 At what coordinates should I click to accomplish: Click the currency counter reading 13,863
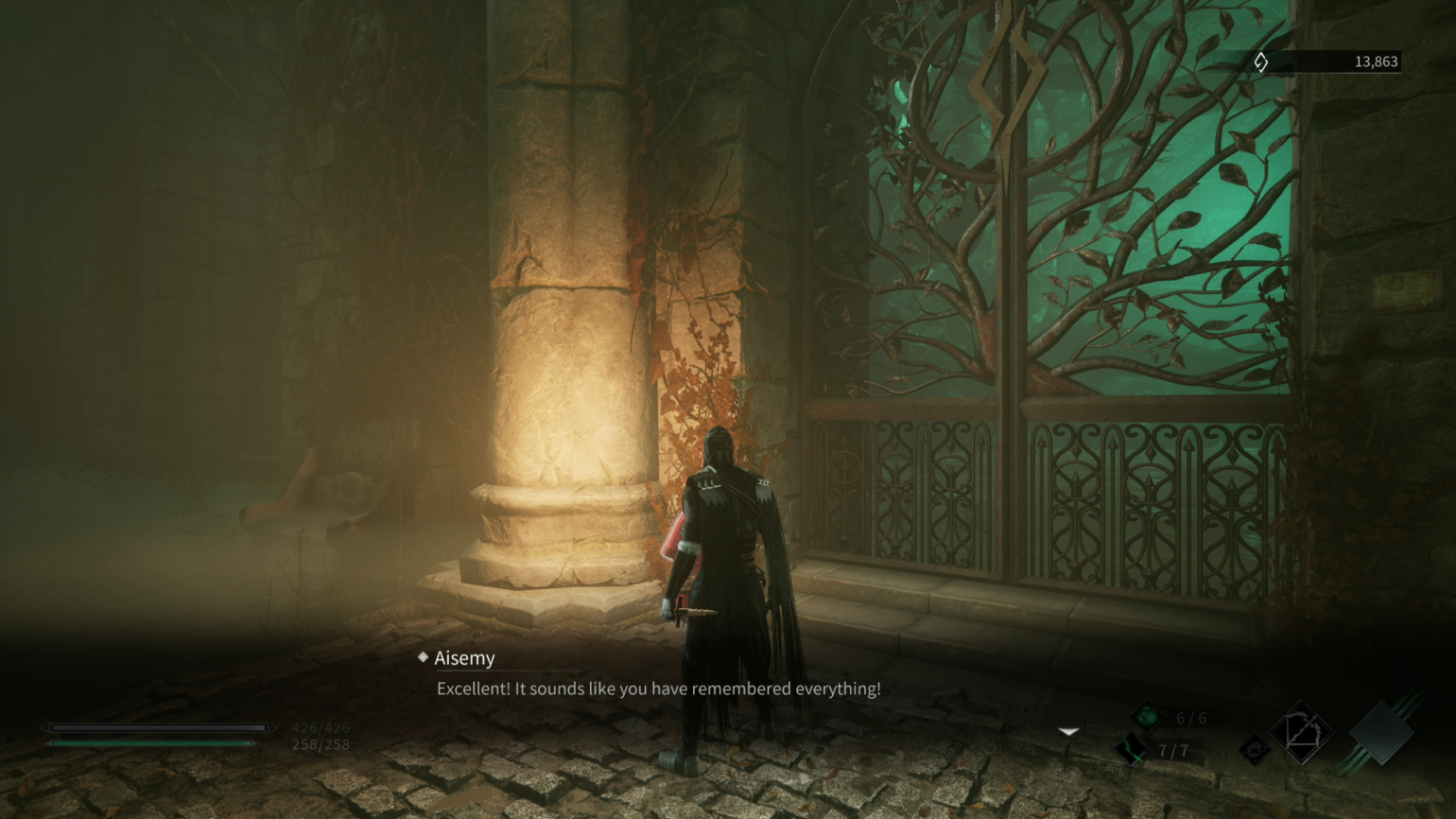pyautogui.click(x=1377, y=61)
